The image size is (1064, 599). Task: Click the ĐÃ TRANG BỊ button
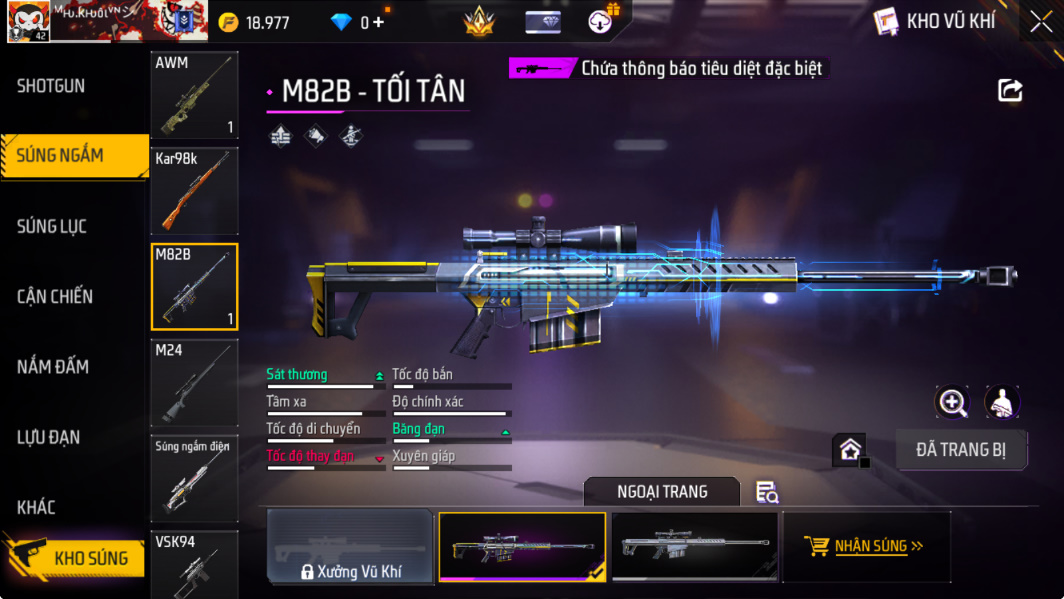[961, 450]
